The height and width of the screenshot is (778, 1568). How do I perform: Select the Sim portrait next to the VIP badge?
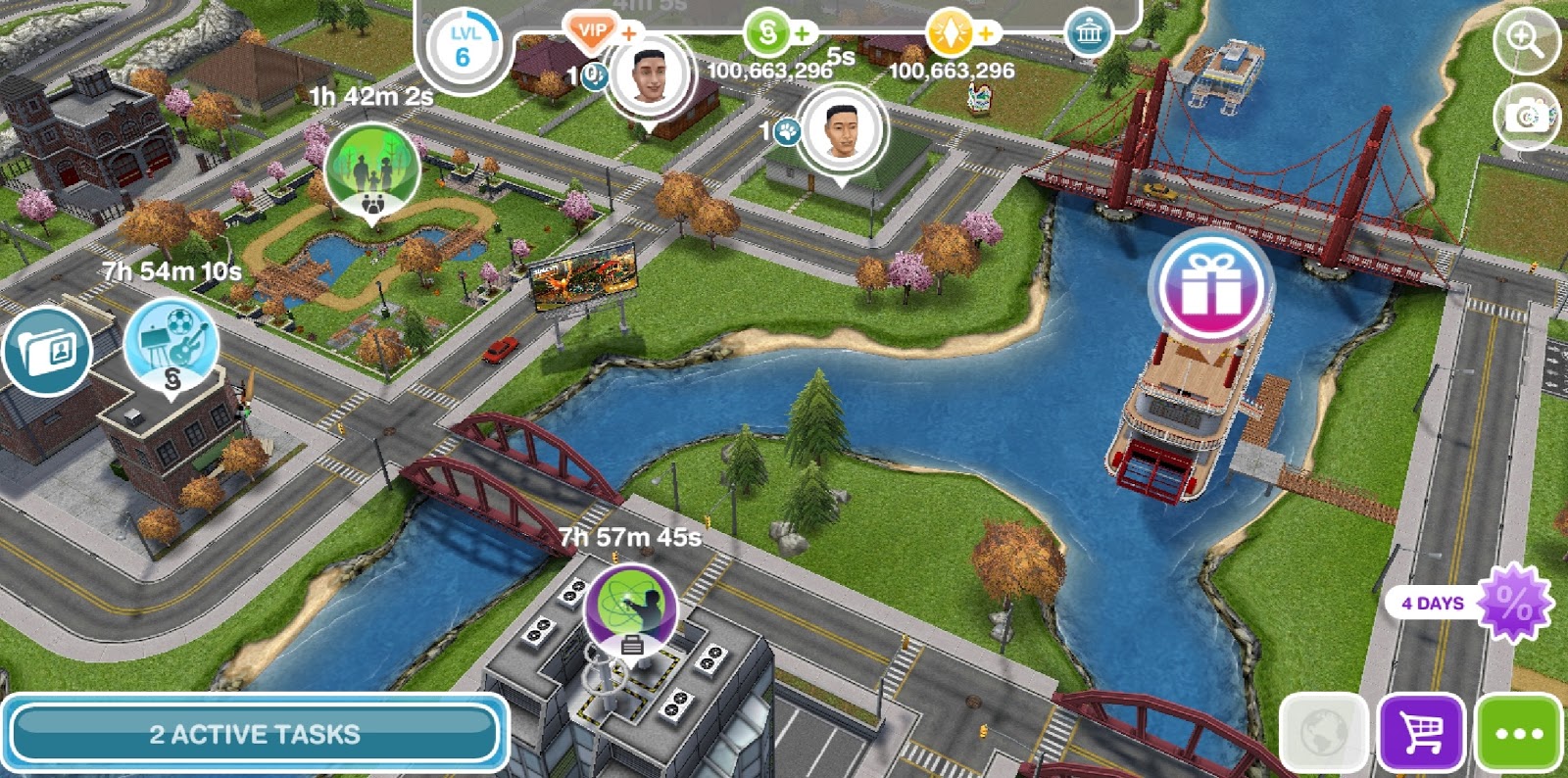(649, 74)
